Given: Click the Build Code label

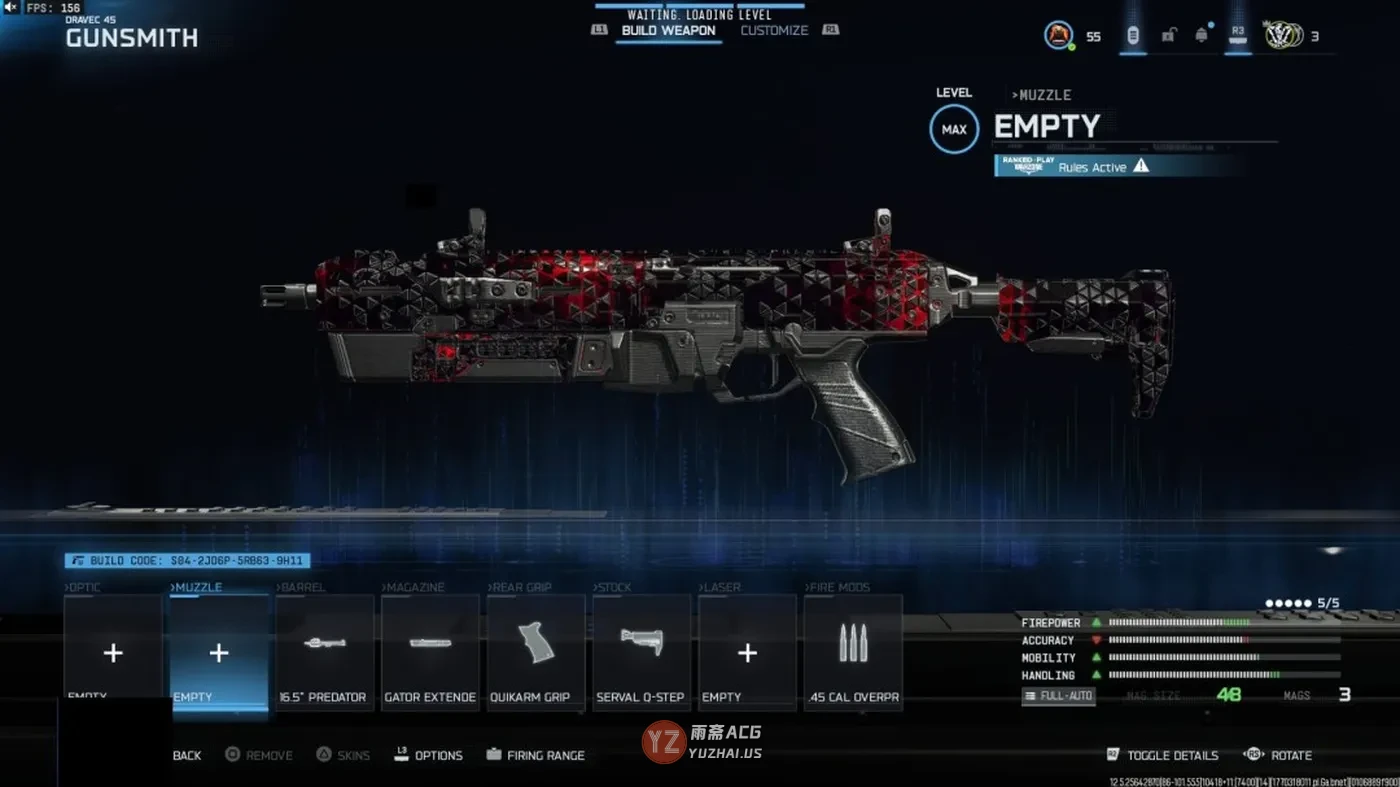Looking at the screenshot, I should [187, 561].
